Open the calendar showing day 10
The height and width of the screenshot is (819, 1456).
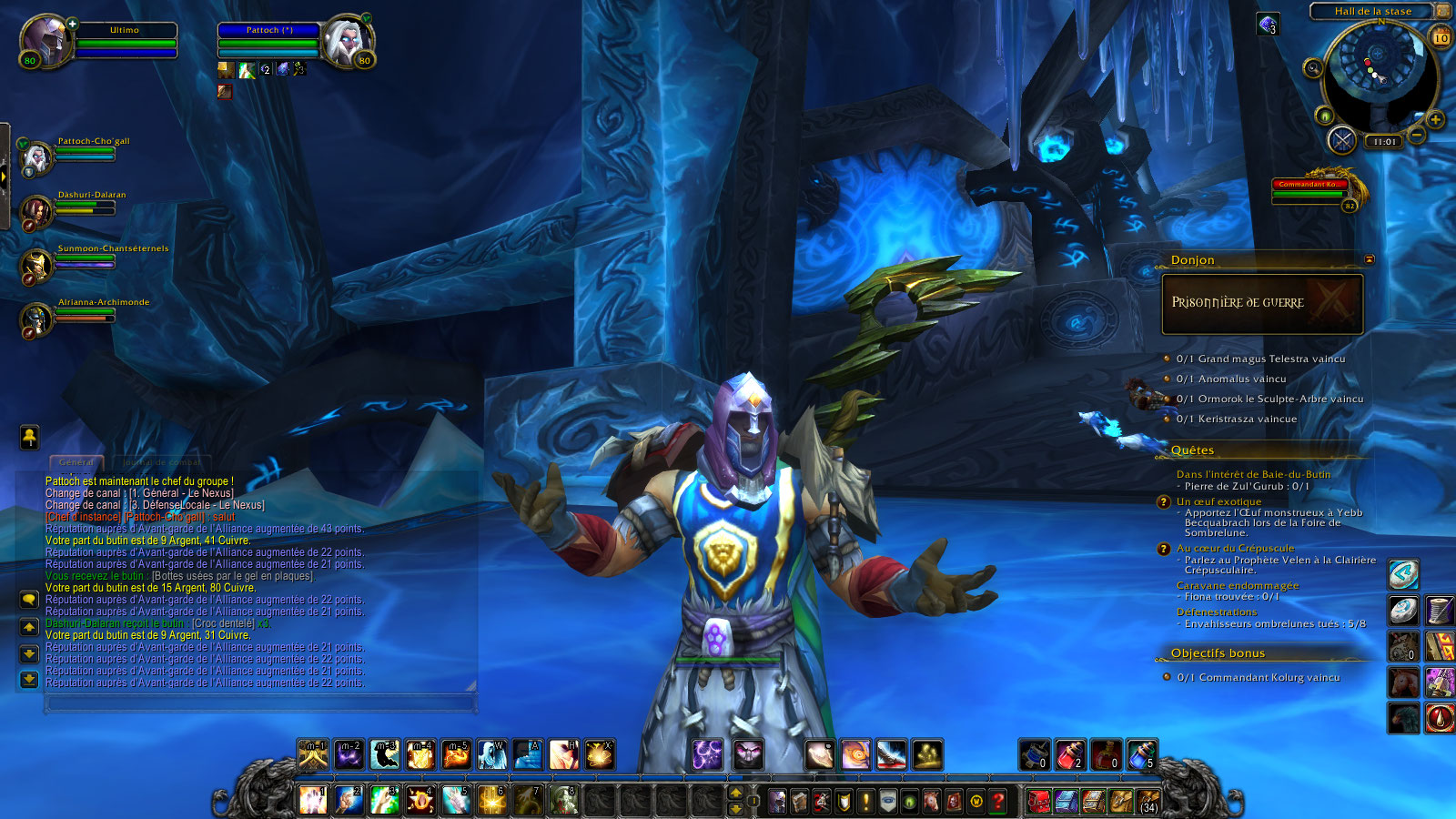click(x=1441, y=37)
